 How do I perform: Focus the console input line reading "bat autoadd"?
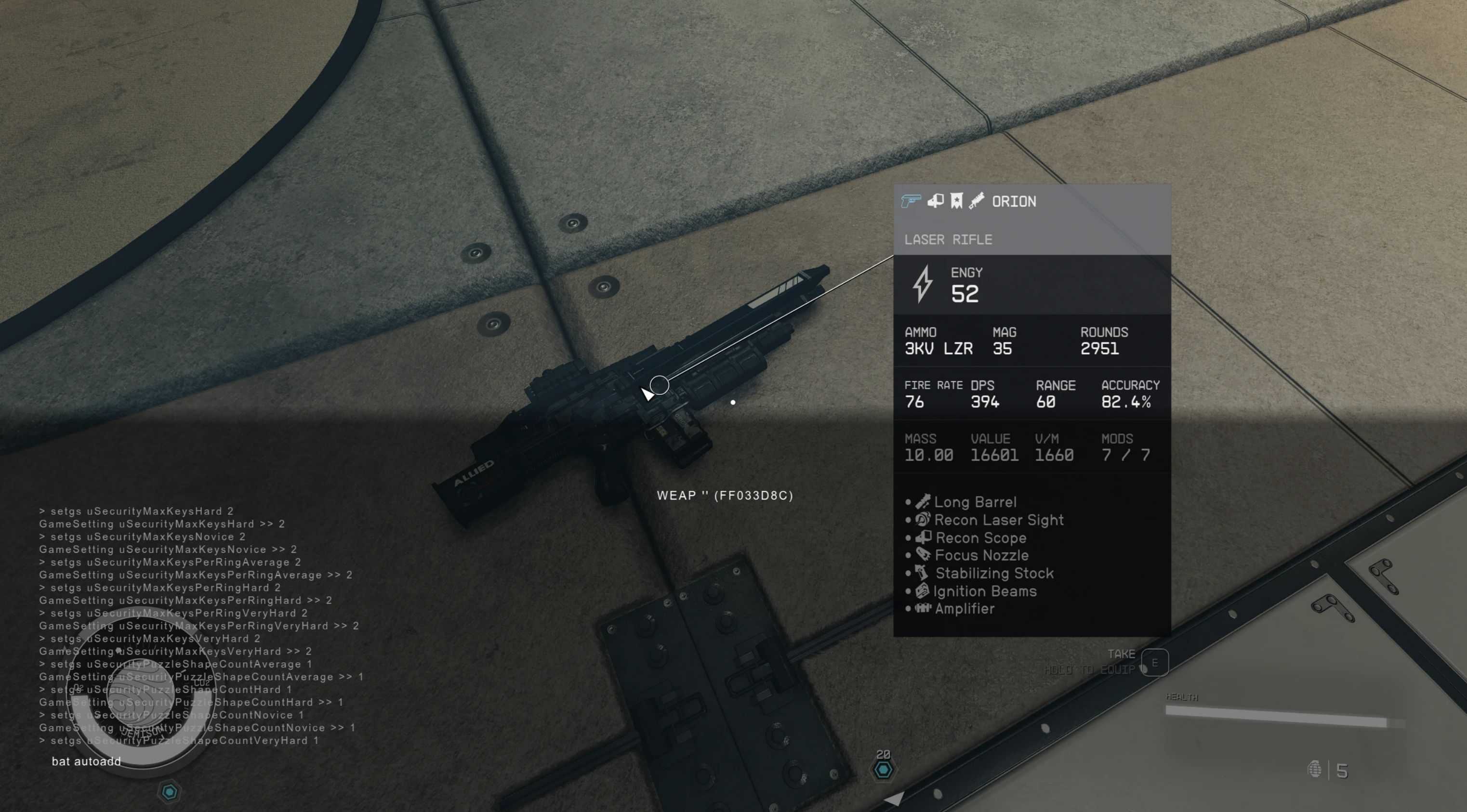[87, 761]
